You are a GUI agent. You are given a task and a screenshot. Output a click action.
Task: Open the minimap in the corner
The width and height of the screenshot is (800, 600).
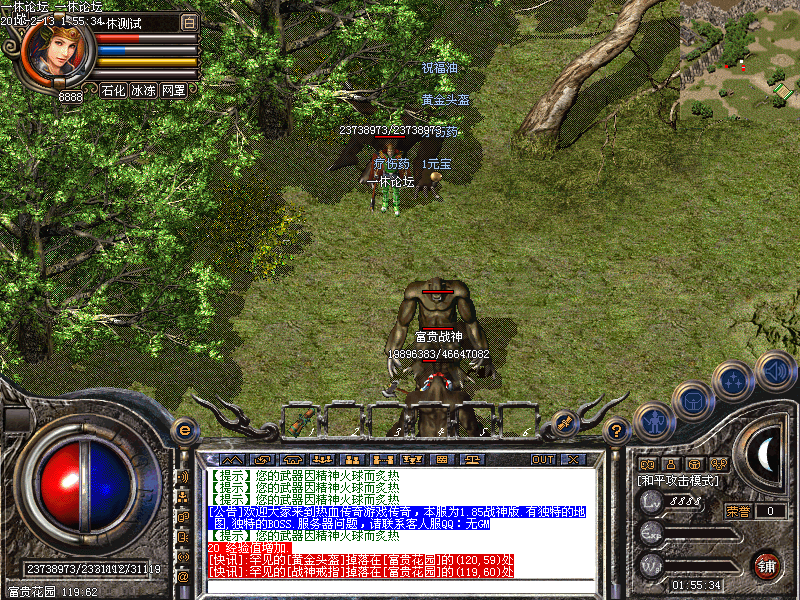point(740,52)
